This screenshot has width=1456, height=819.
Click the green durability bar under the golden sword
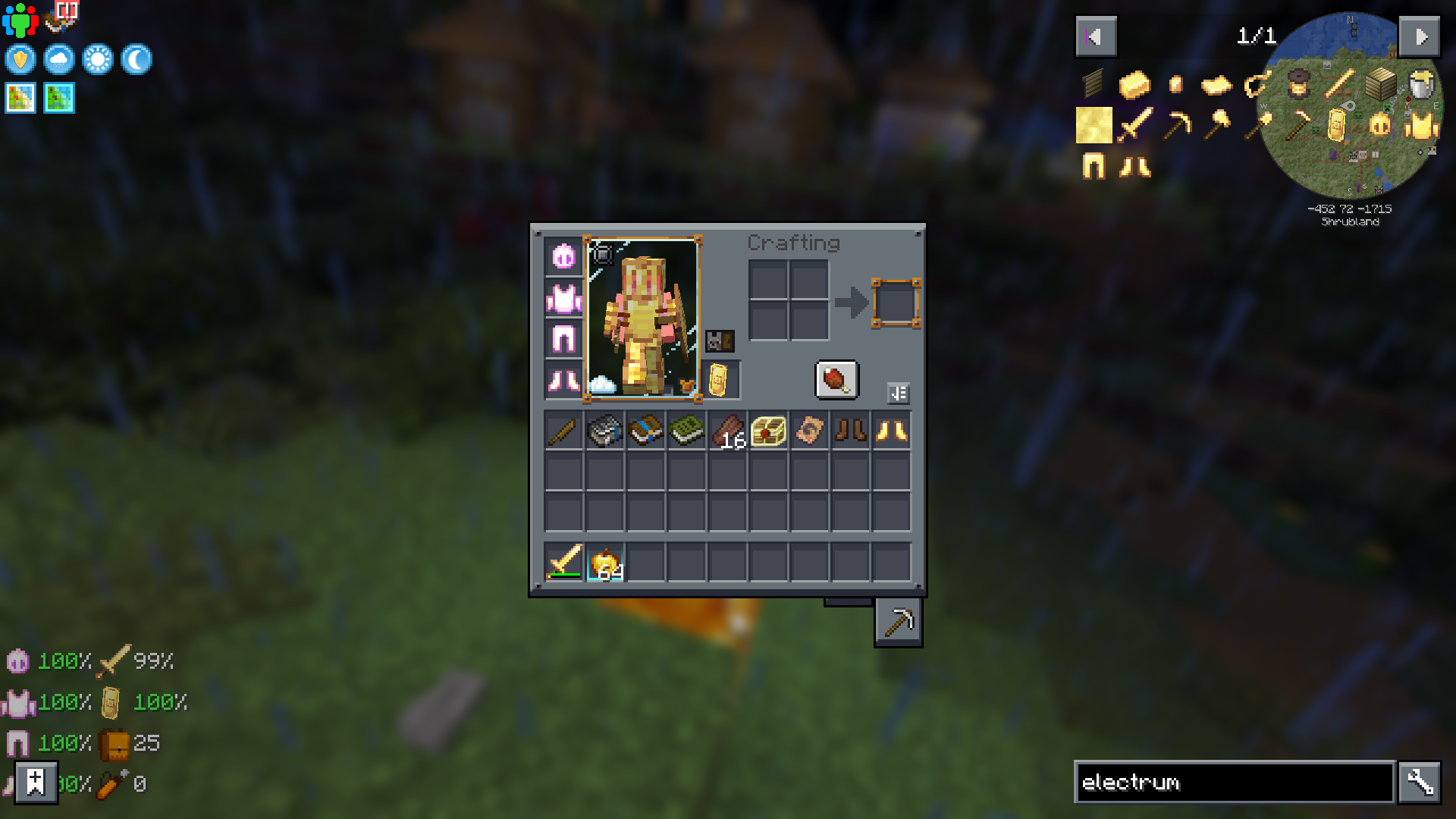(x=564, y=574)
